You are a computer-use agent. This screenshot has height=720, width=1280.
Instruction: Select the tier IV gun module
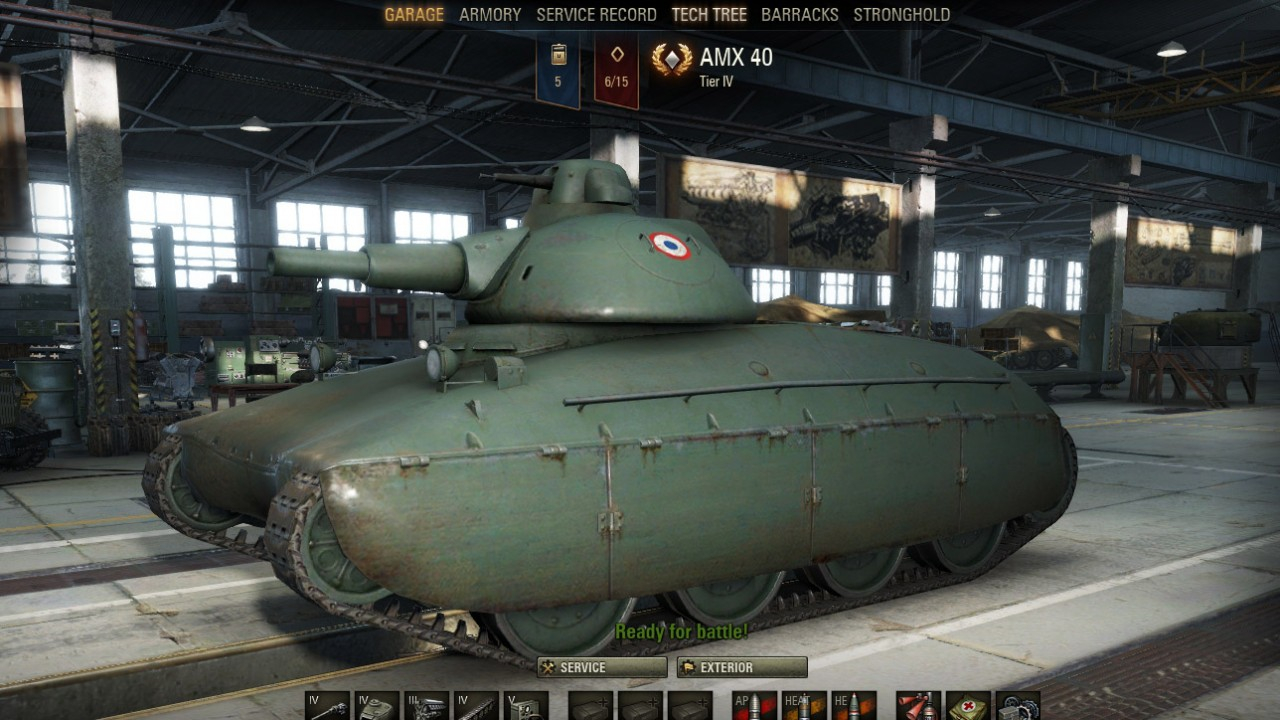(327, 706)
